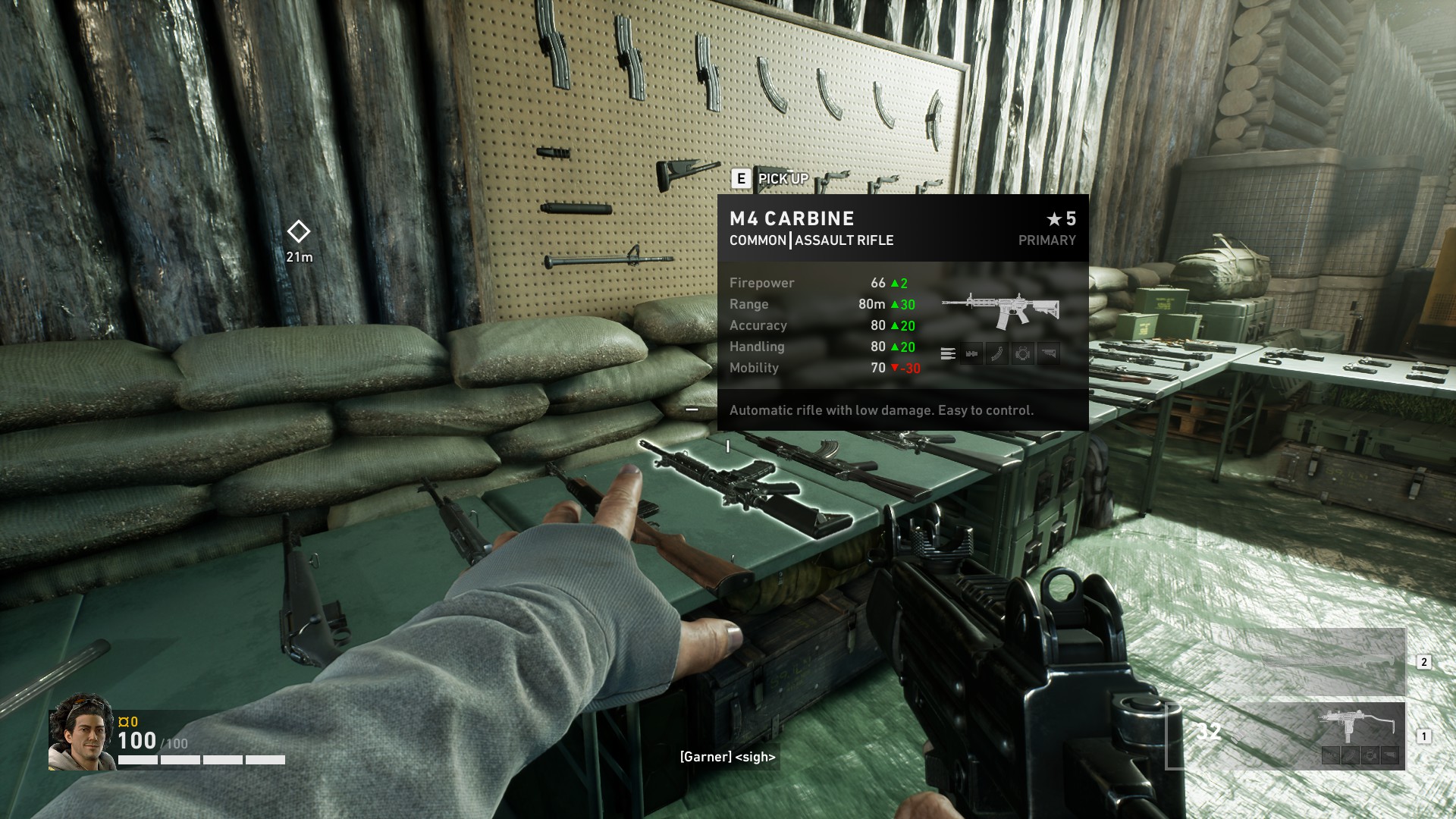1456x819 pixels.
Task: Click the M4 Carbine scope attachment slot
Action: click(1023, 353)
